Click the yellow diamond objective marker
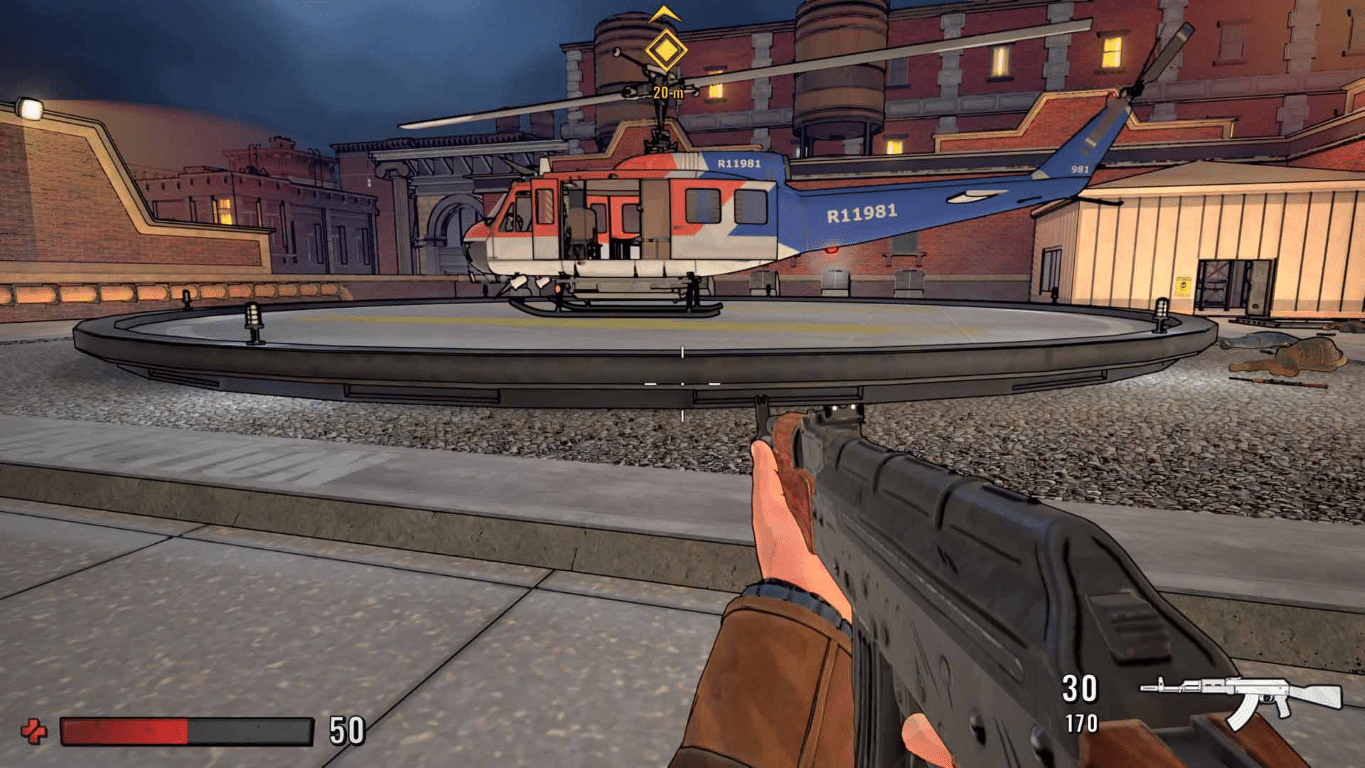Viewport: 1365px width, 768px height. coord(665,49)
